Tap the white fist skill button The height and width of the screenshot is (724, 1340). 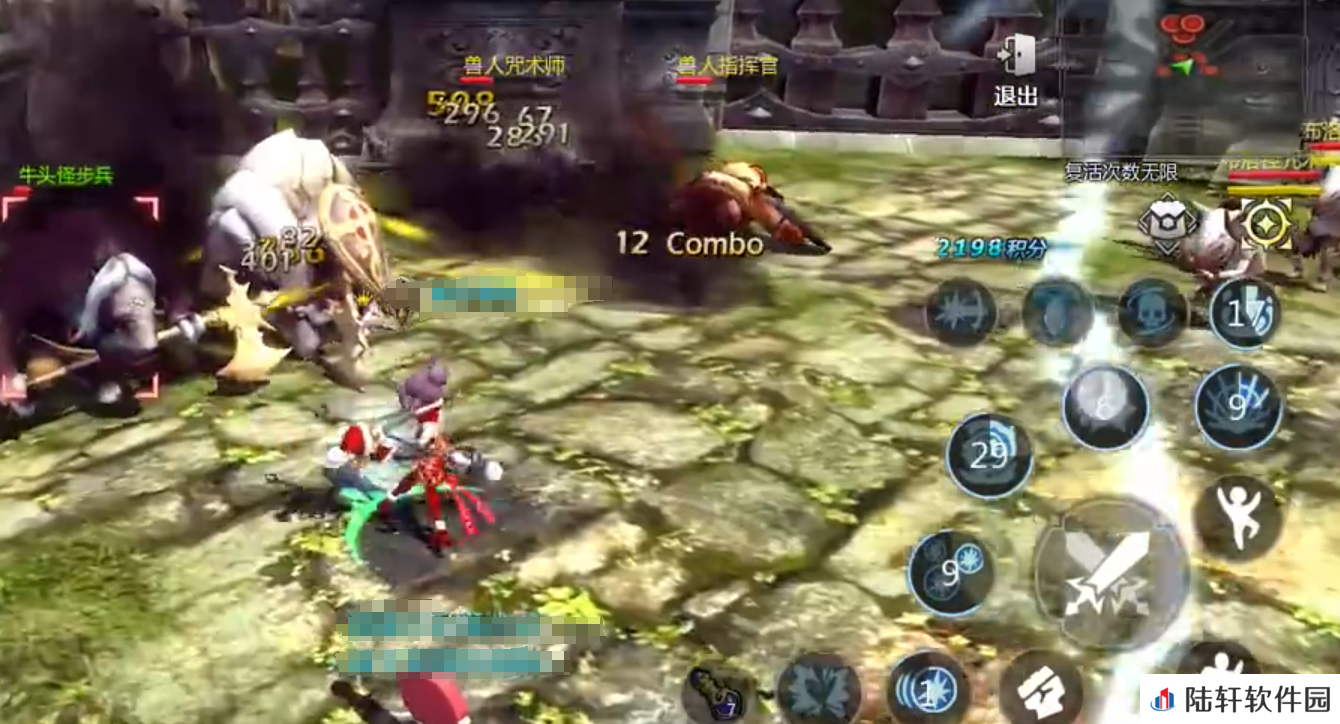[1040, 687]
